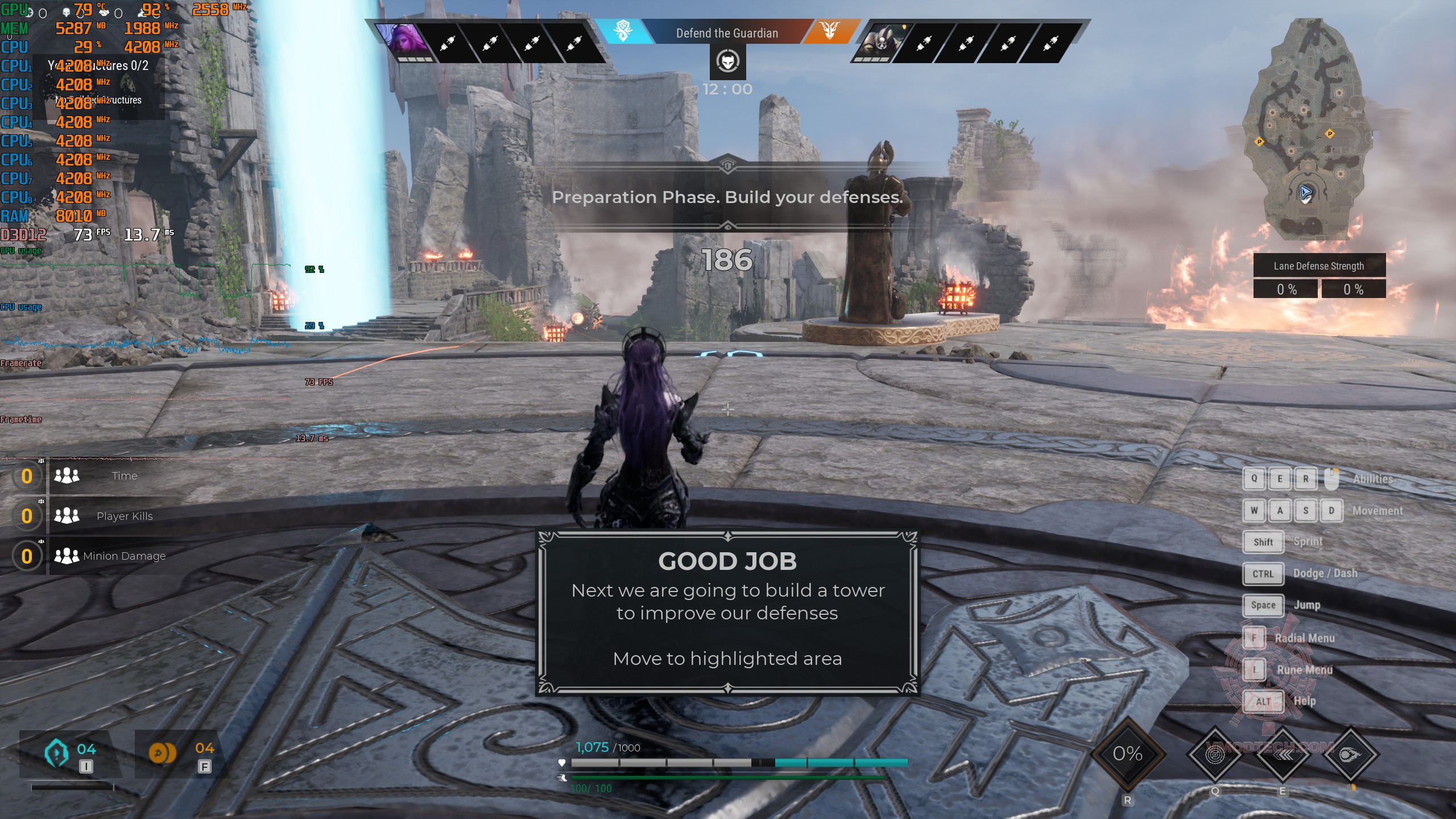This screenshot has width=1456, height=819.
Task: Use the concentric rings target ability
Action: [x=1215, y=755]
